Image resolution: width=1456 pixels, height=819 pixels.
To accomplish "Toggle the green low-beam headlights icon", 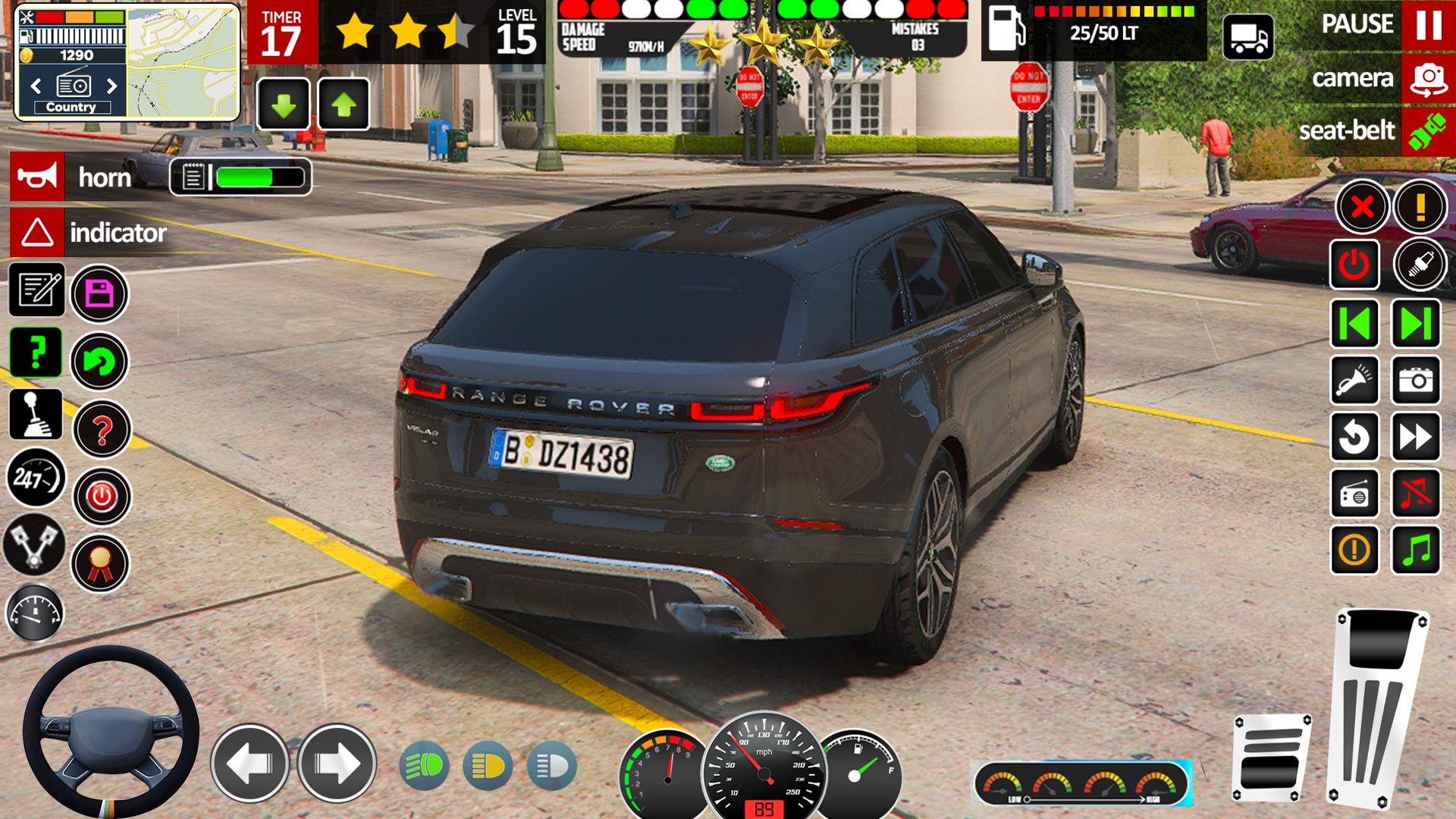I will (x=423, y=766).
